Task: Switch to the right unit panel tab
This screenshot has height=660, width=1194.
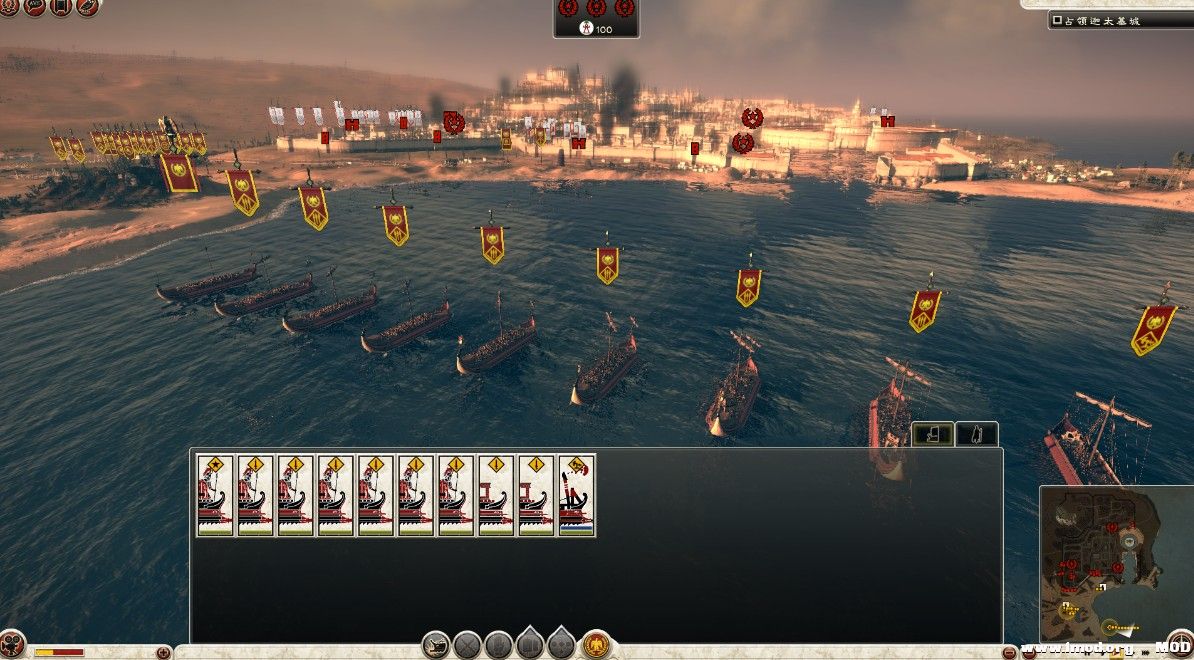Action: 977,434
